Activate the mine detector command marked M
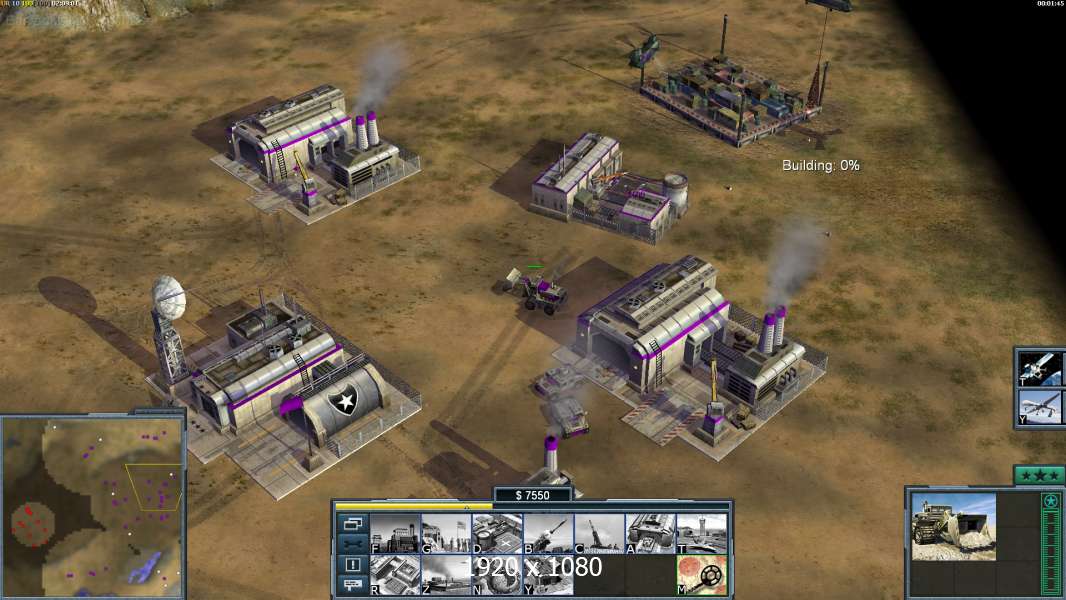Image resolution: width=1066 pixels, height=600 pixels. click(702, 574)
